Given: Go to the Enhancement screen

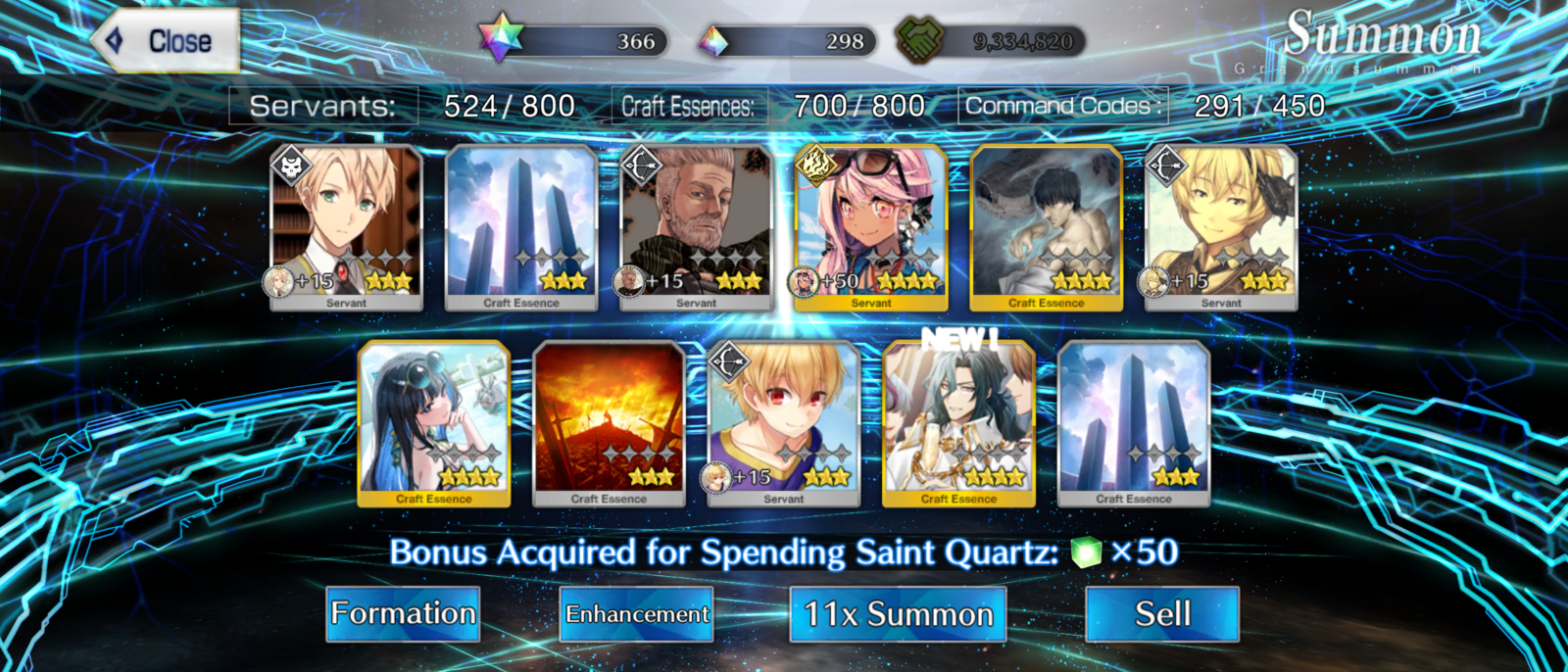Looking at the screenshot, I should tap(636, 614).
